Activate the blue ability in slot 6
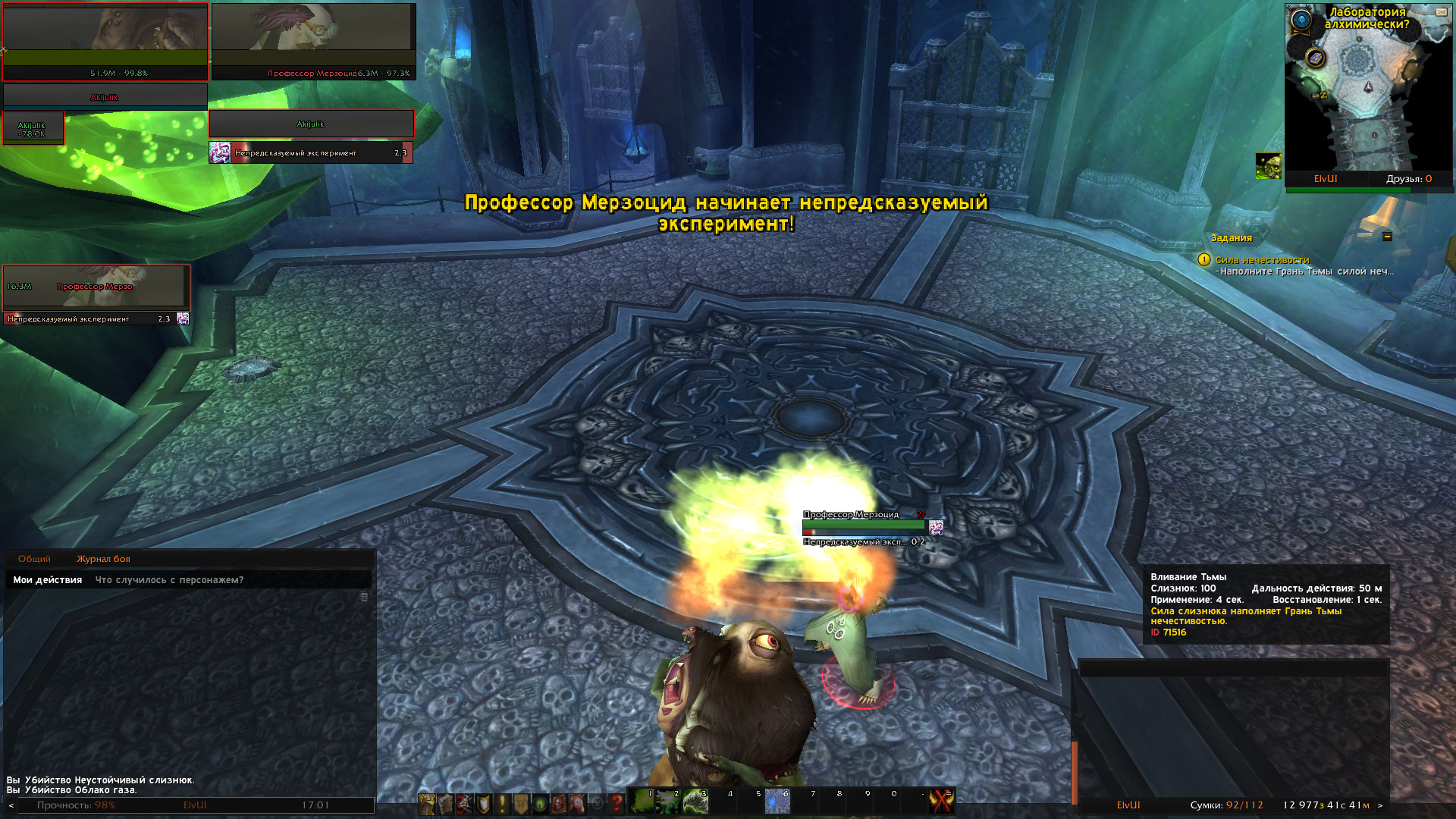The width and height of the screenshot is (1456, 819). coord(777,801)
